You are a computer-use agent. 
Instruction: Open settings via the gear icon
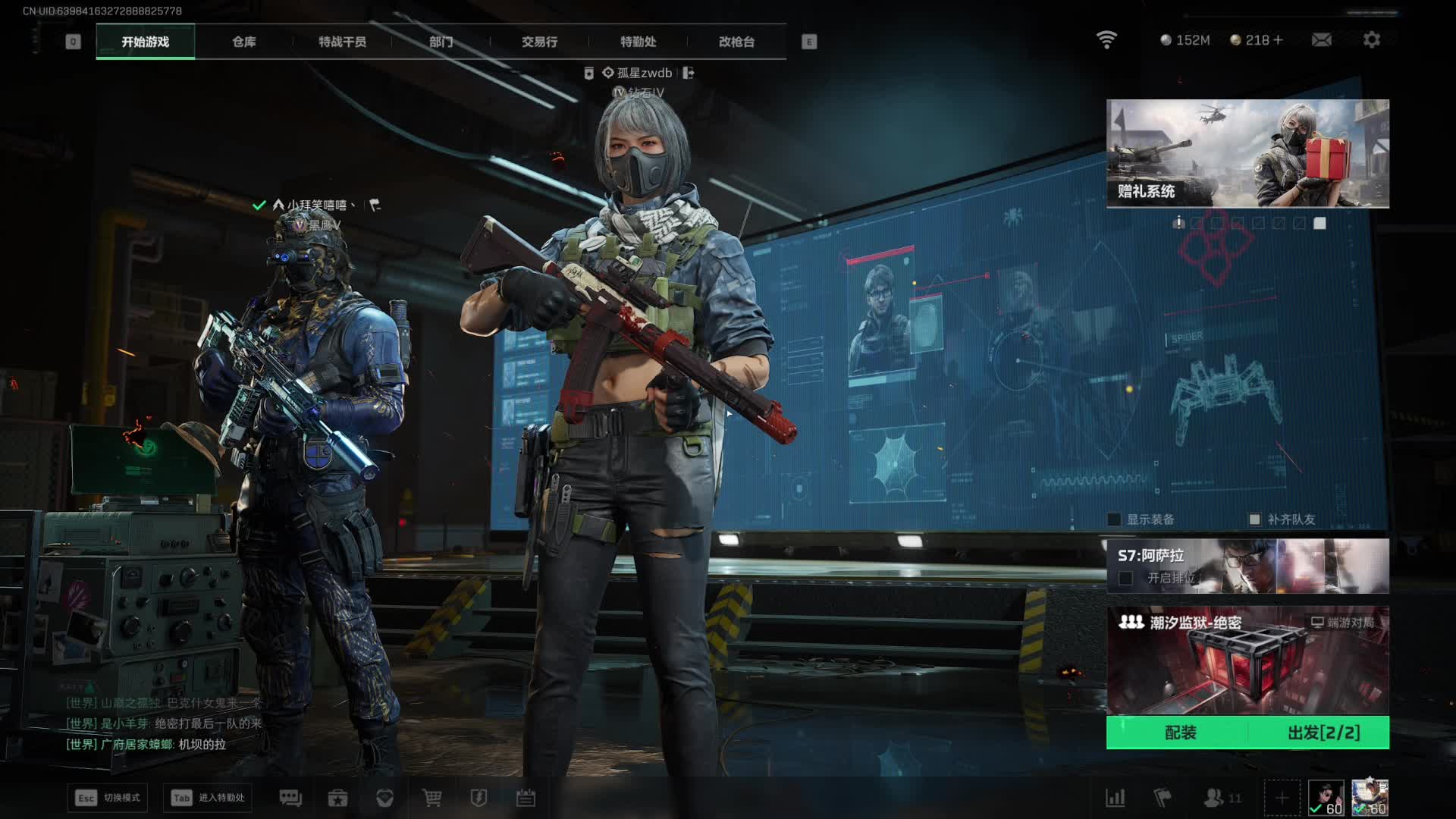(1371, 39)
